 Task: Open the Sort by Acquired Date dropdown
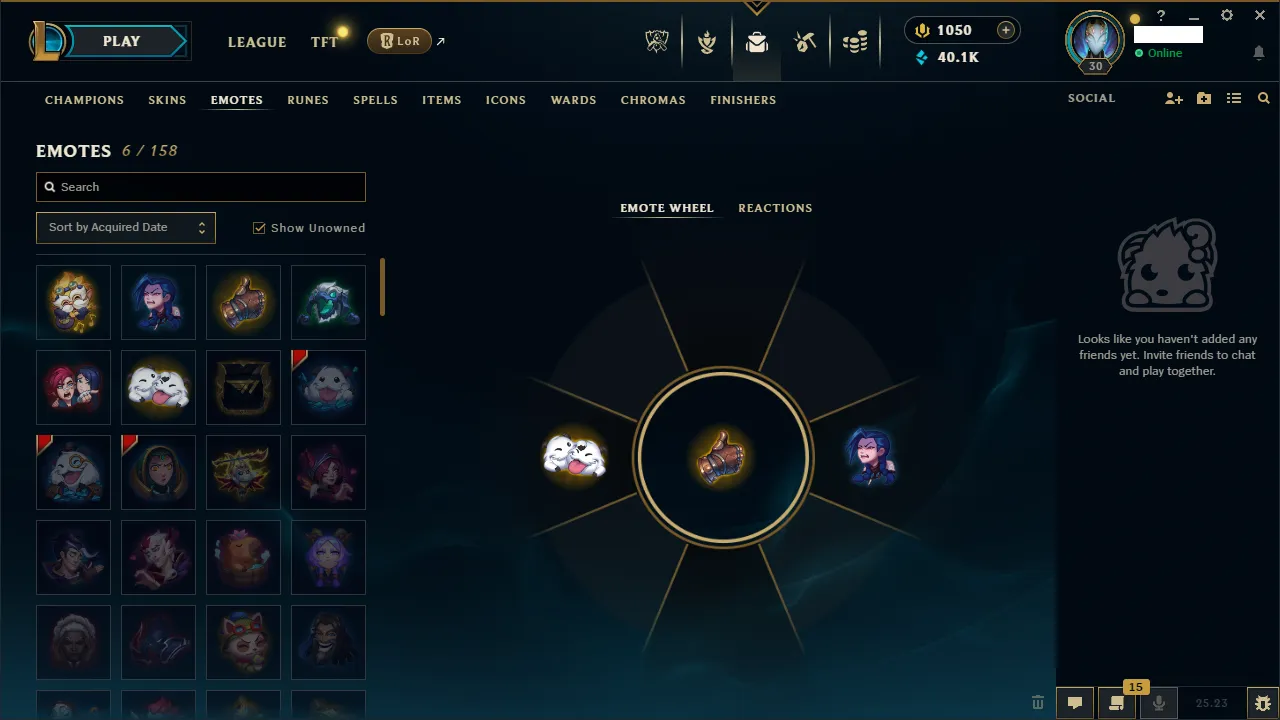click(125, 227)
